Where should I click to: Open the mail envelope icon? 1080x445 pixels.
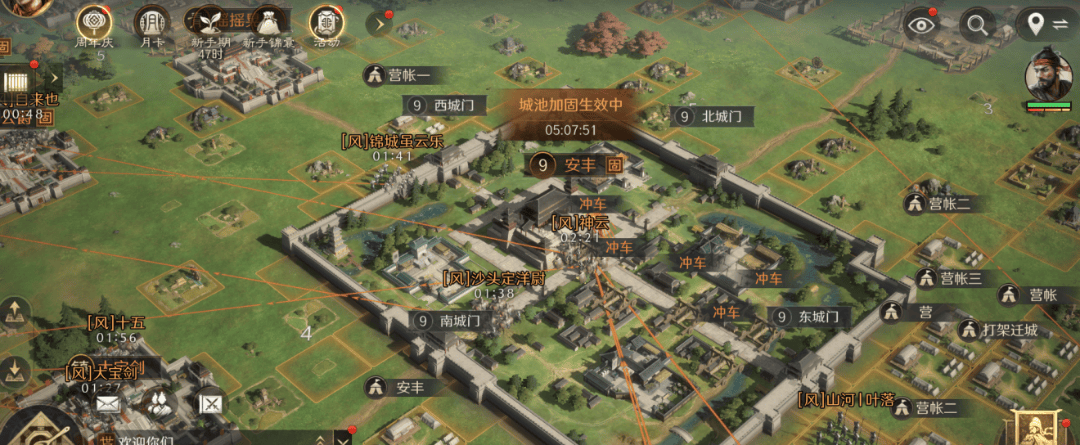pos(107,404)
